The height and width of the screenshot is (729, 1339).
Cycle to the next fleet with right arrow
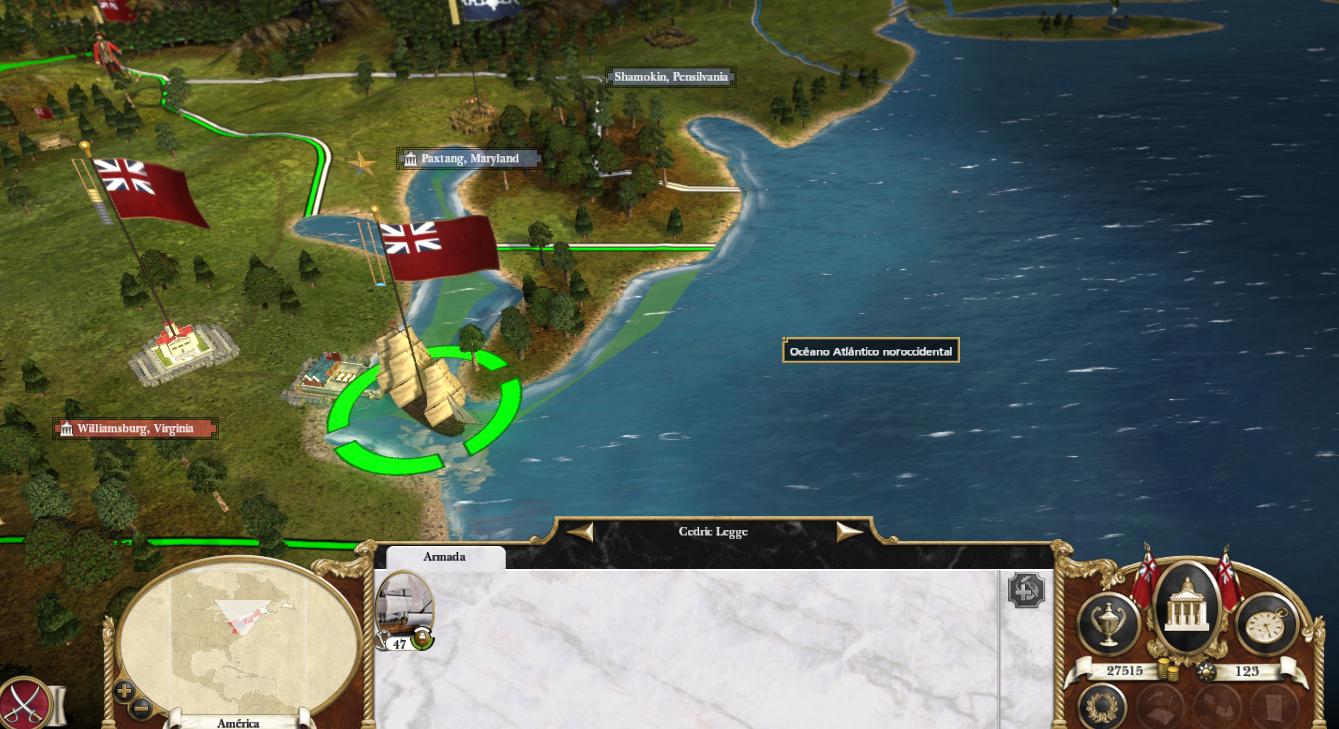[849, 532]
